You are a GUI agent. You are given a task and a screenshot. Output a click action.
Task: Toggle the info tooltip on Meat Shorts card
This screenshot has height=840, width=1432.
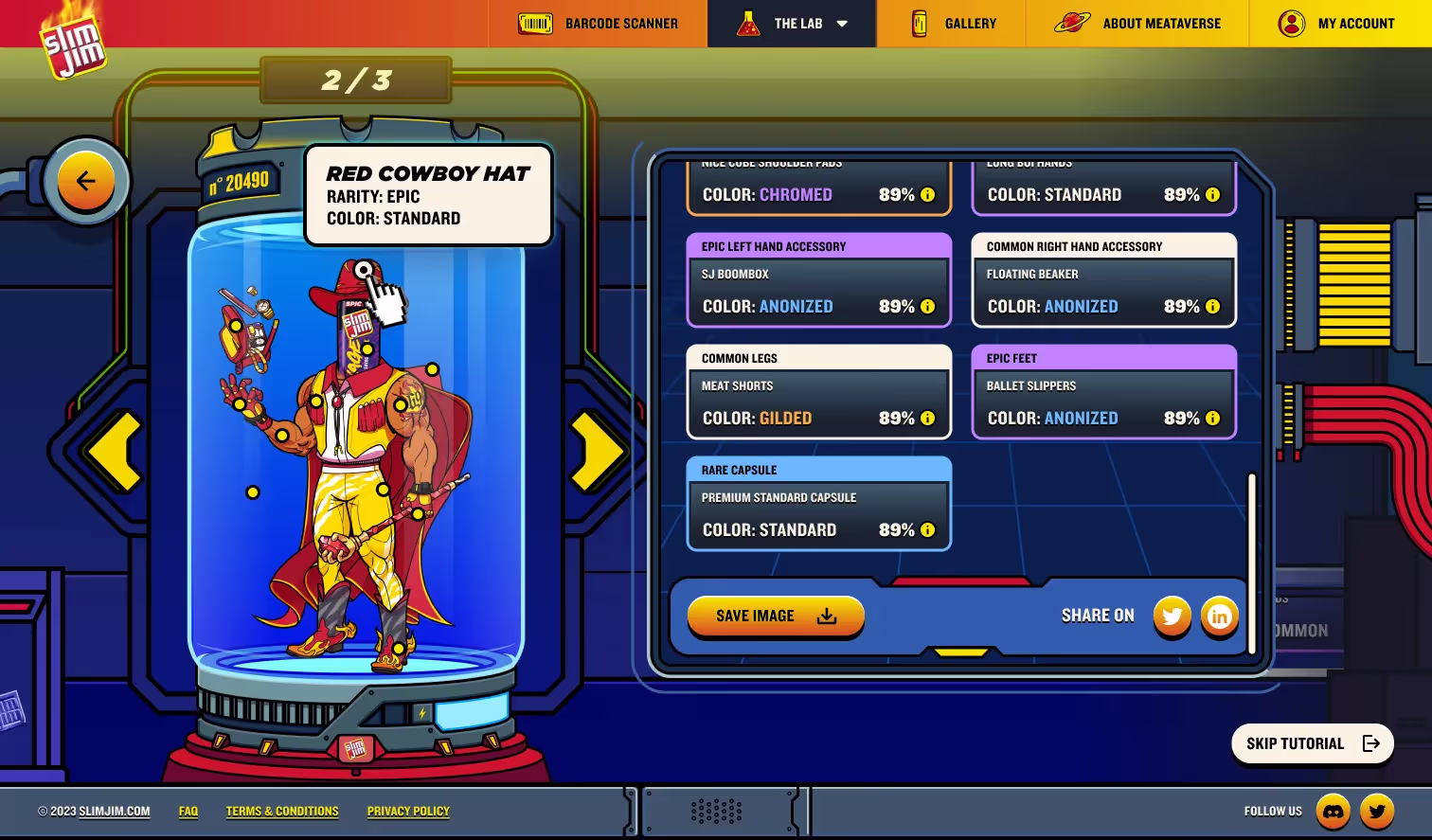pos(927,418)
